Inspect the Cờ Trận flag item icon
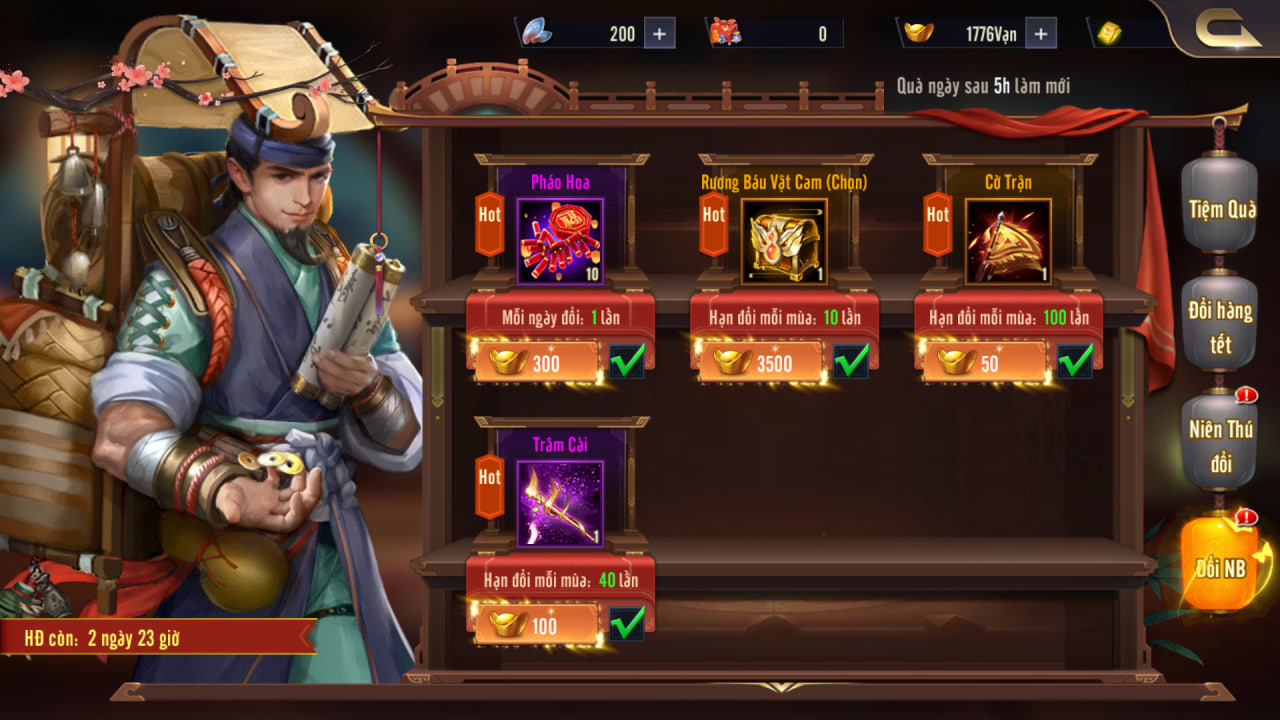This screenshot has height=720, width=1280. click(x=1008, y=241)
